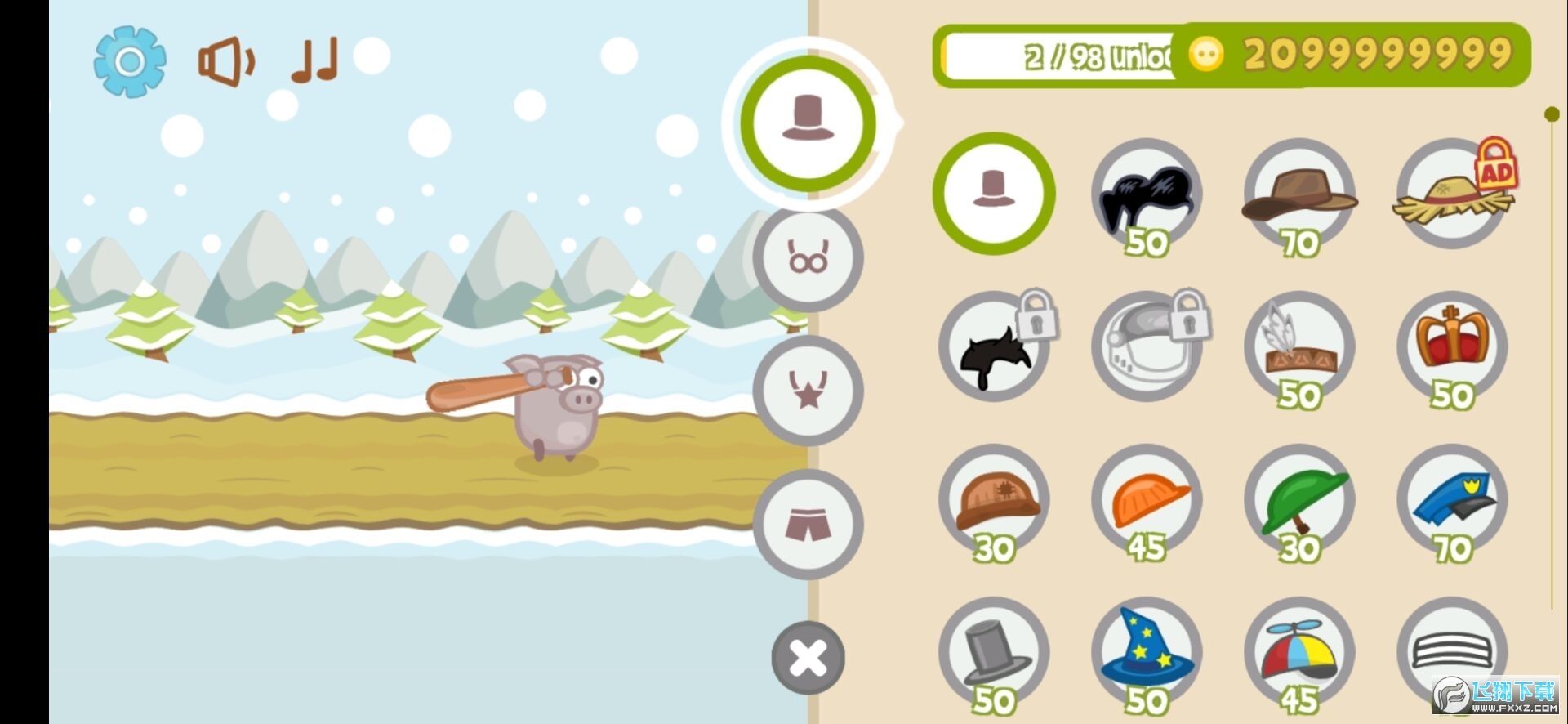This screenshot has width=1568, height=724.
Task: Choose the orange hard hat for 45
Action: click(x=1146, y=500)
